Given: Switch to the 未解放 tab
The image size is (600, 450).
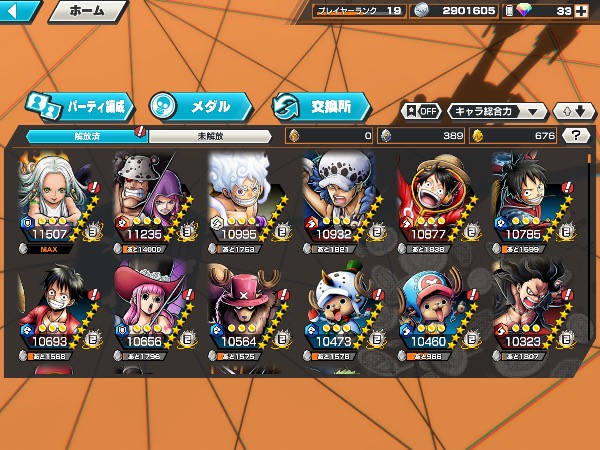Looking at the screenshot, I should click(x=210, y=135).
